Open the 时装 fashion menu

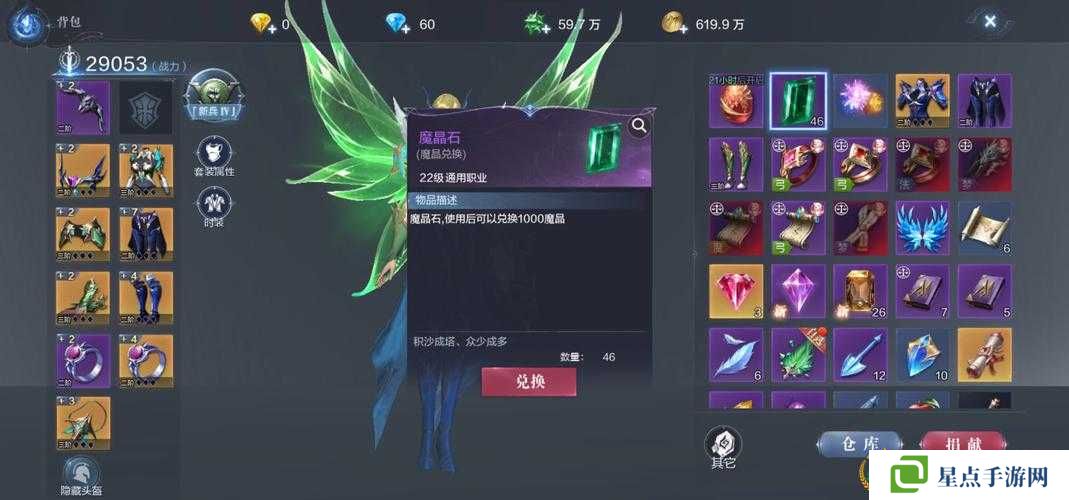click(x=213, y=208)
